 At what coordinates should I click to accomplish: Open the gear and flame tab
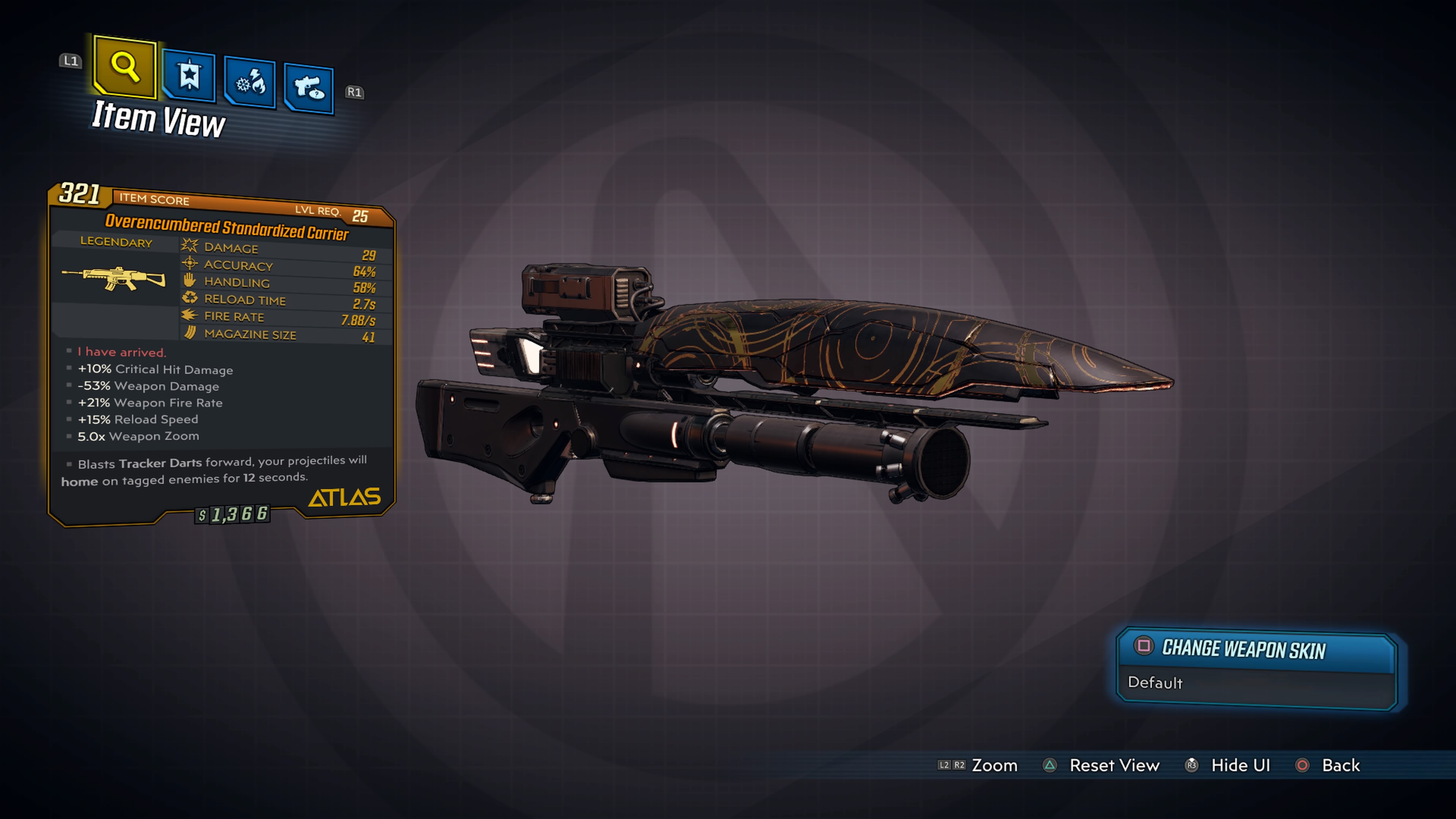click(250, 83)
